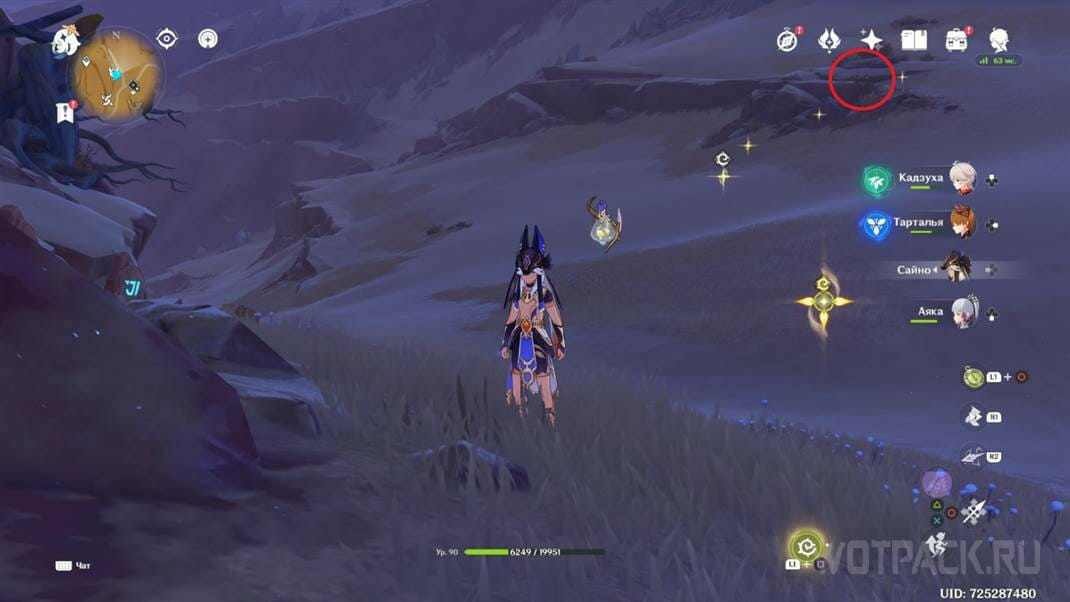Switch to party member Тарталья

point(962,224)
